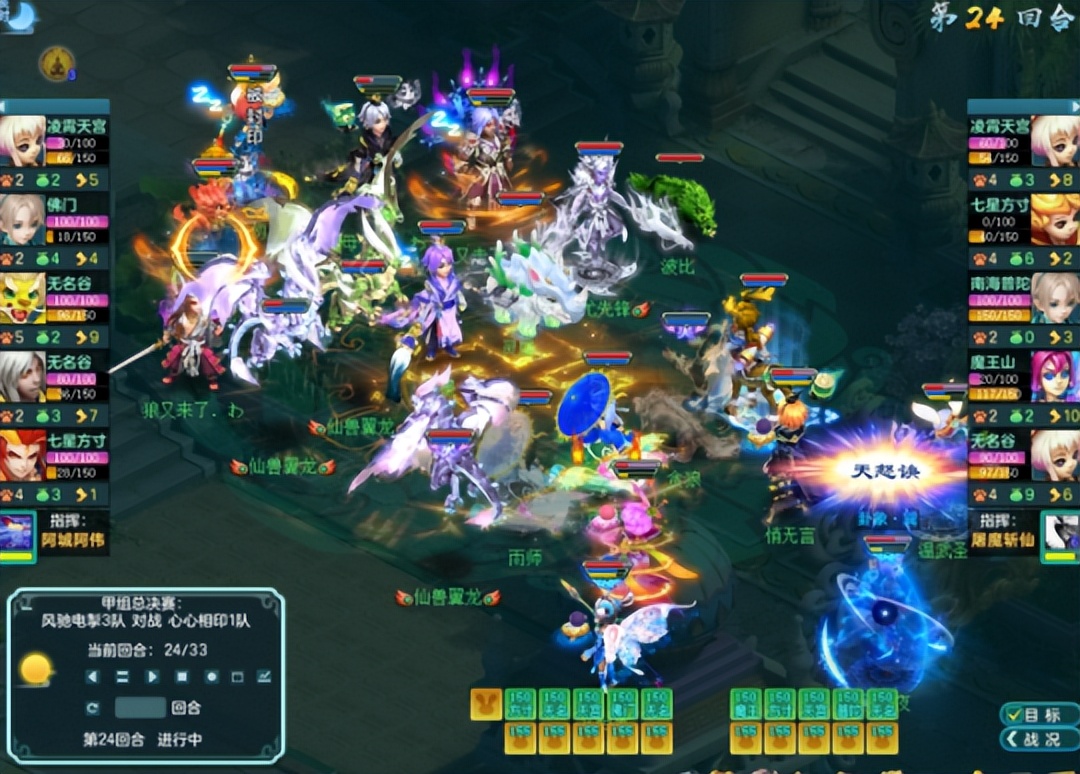
Task: Click the round record dot button
Action: (211, 677)
